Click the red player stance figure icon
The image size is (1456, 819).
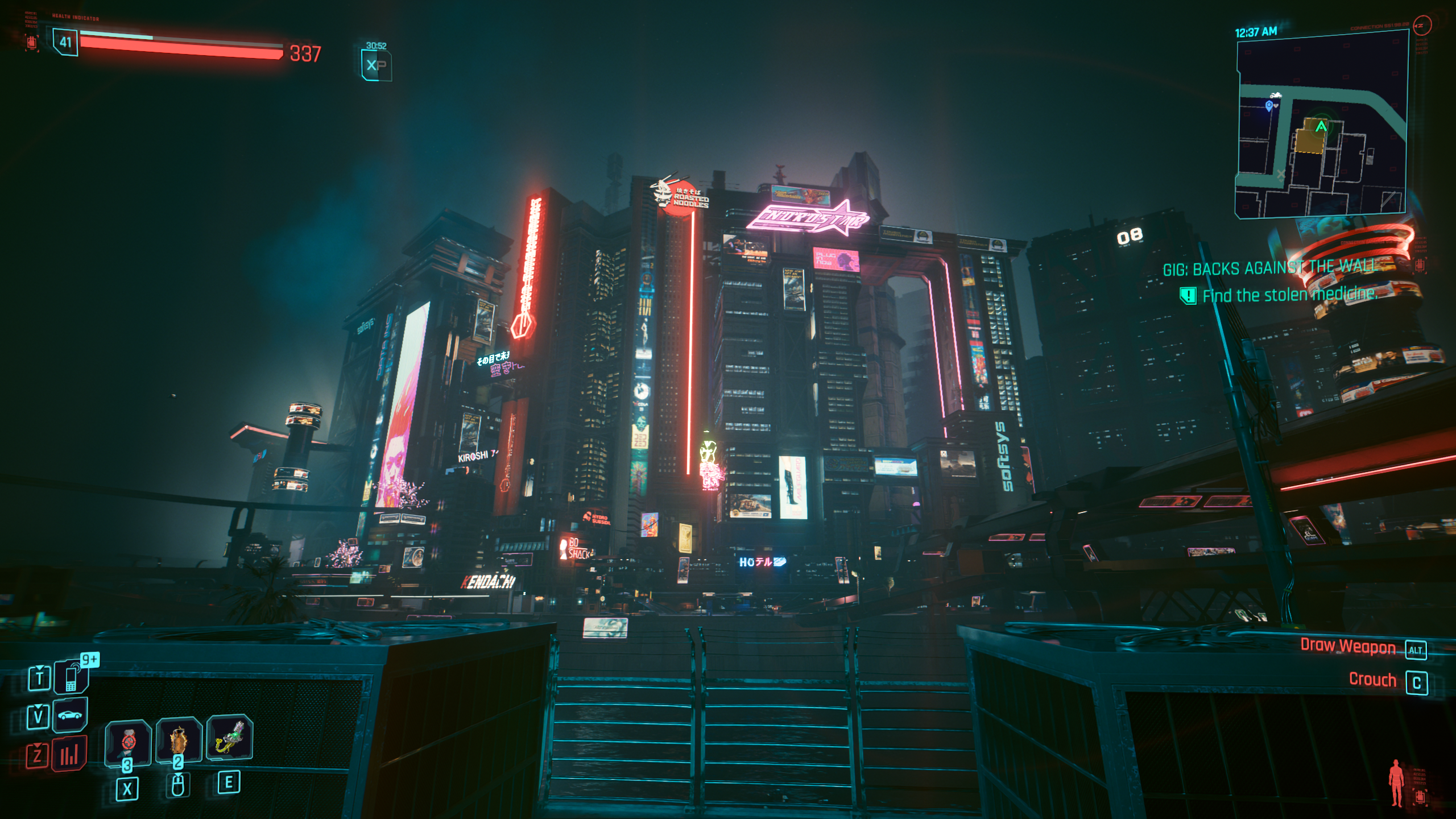pyautogui.click(x=1396, y=783)
